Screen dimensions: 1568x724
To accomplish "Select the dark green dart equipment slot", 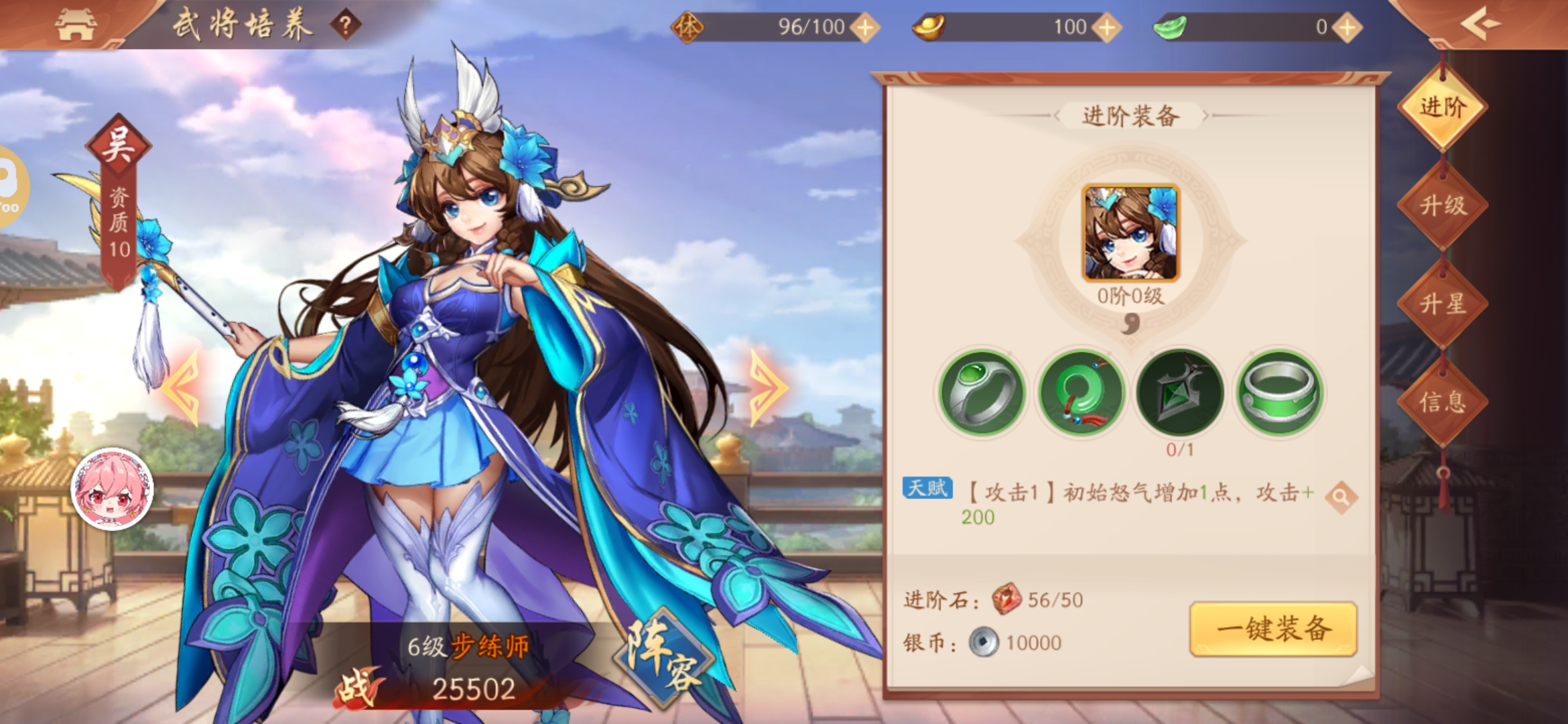I will (1180, 393).
